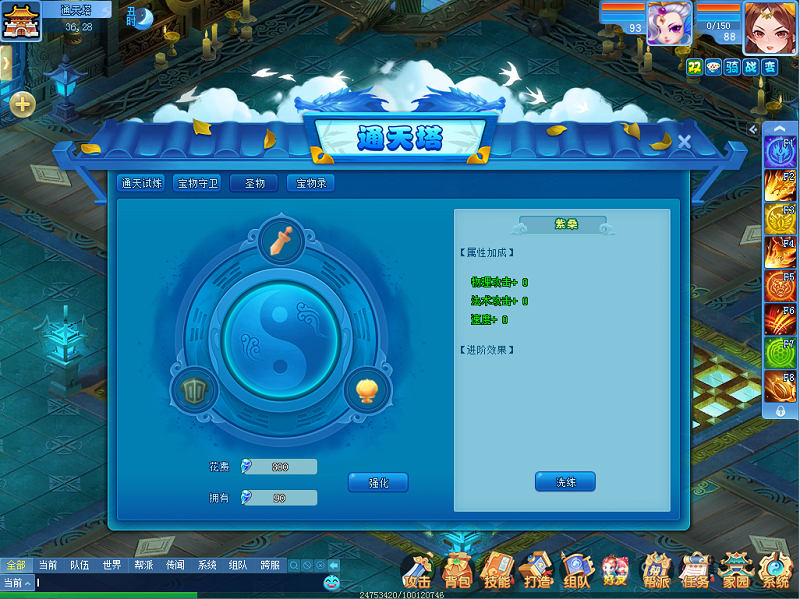Viewport: 800px width, 599px height.
Task: Show the 宝物录 tab
Action: 310,183
